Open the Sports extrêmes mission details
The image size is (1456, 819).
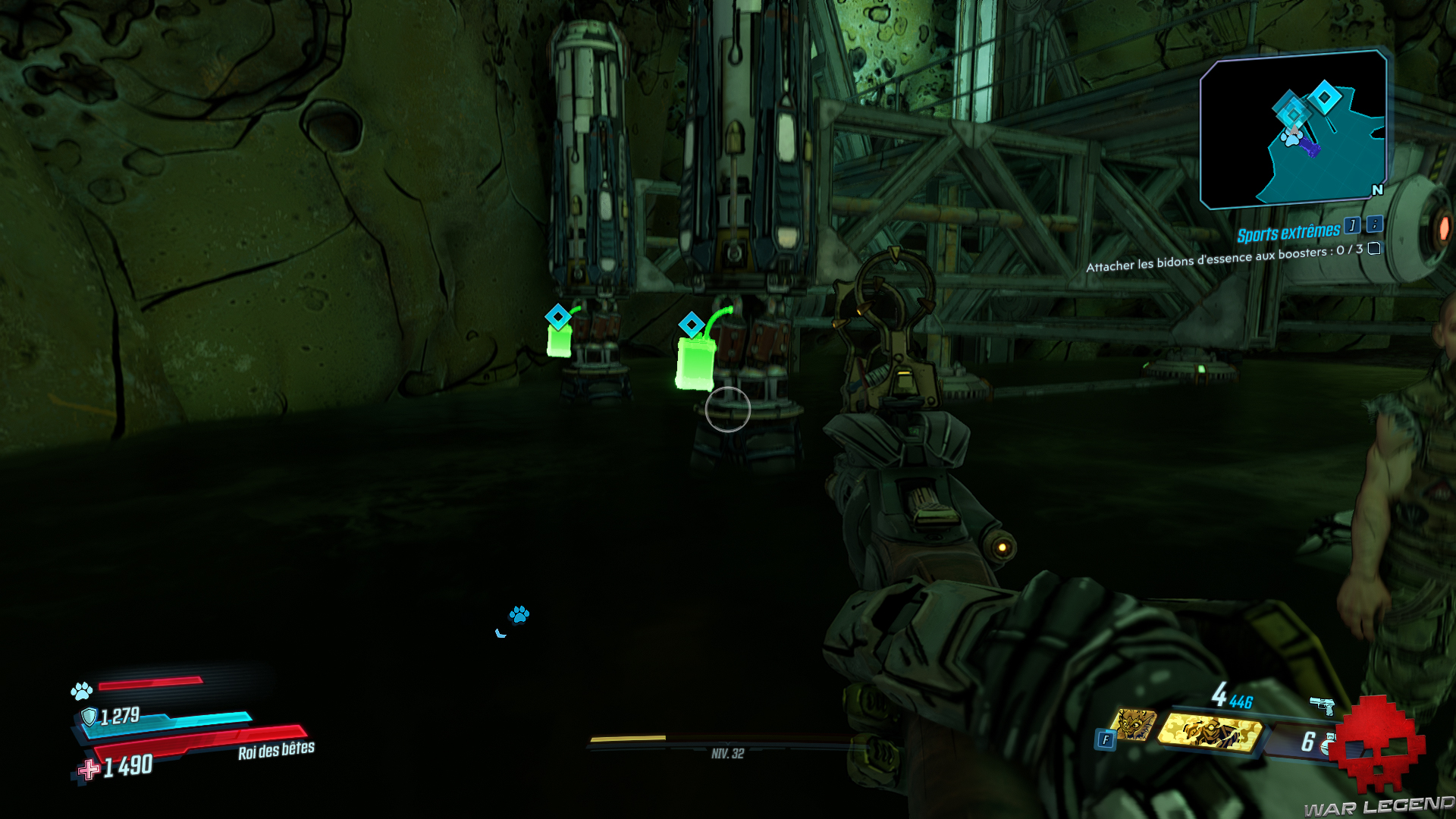(1288, 233)
